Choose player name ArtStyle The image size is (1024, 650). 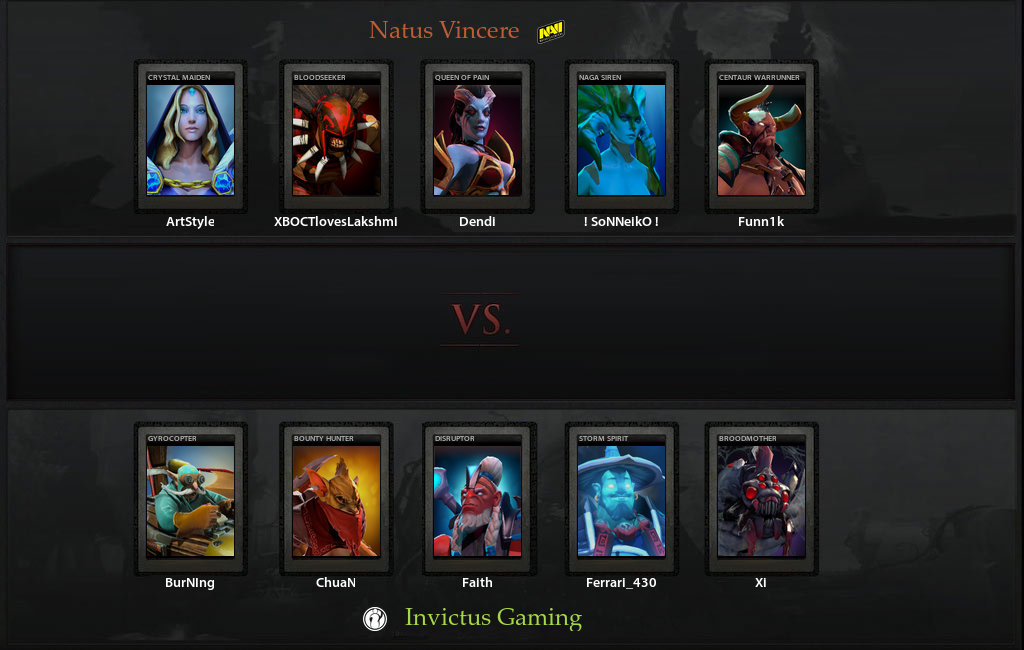190,222
